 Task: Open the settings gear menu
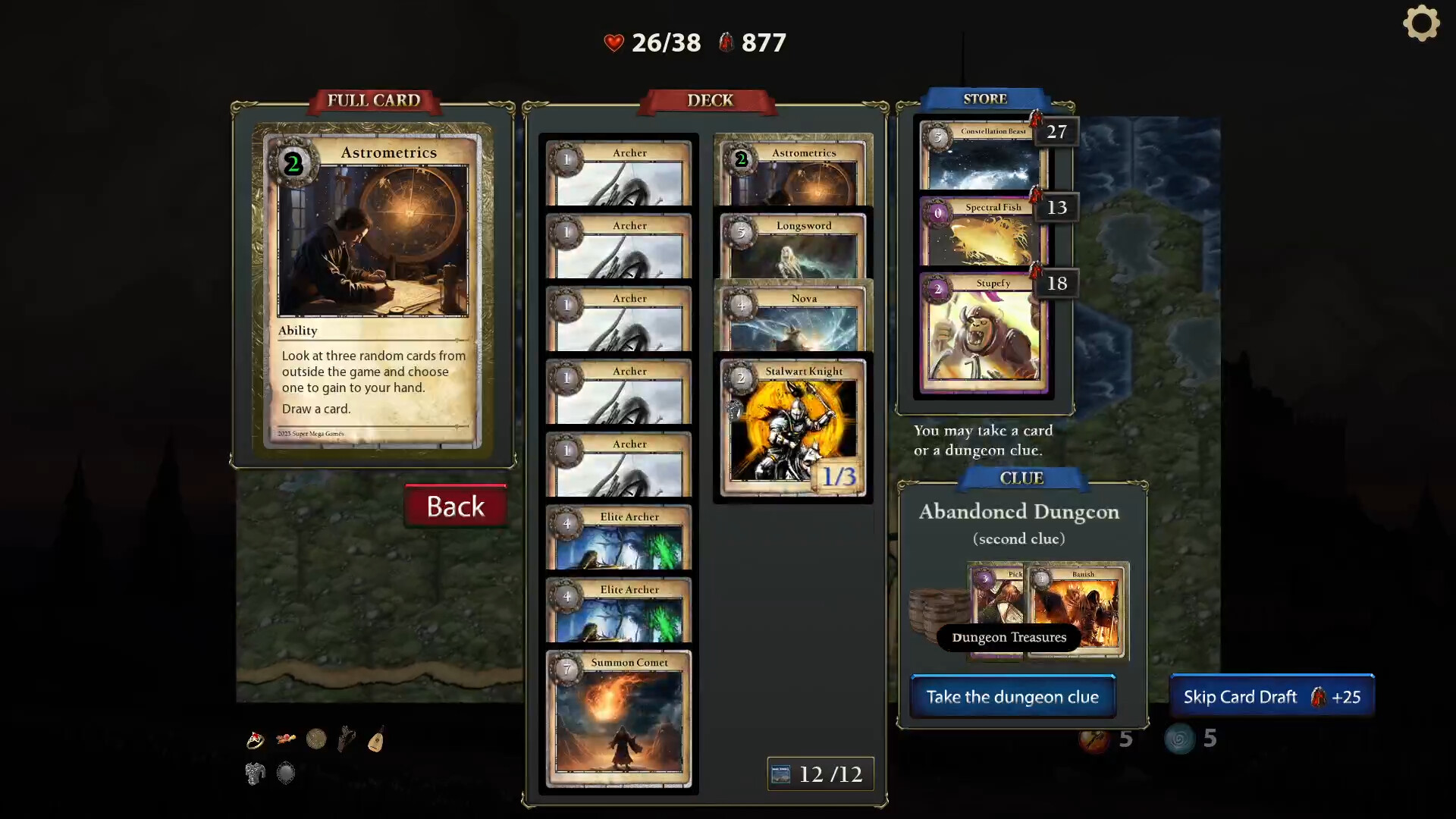1423,24
